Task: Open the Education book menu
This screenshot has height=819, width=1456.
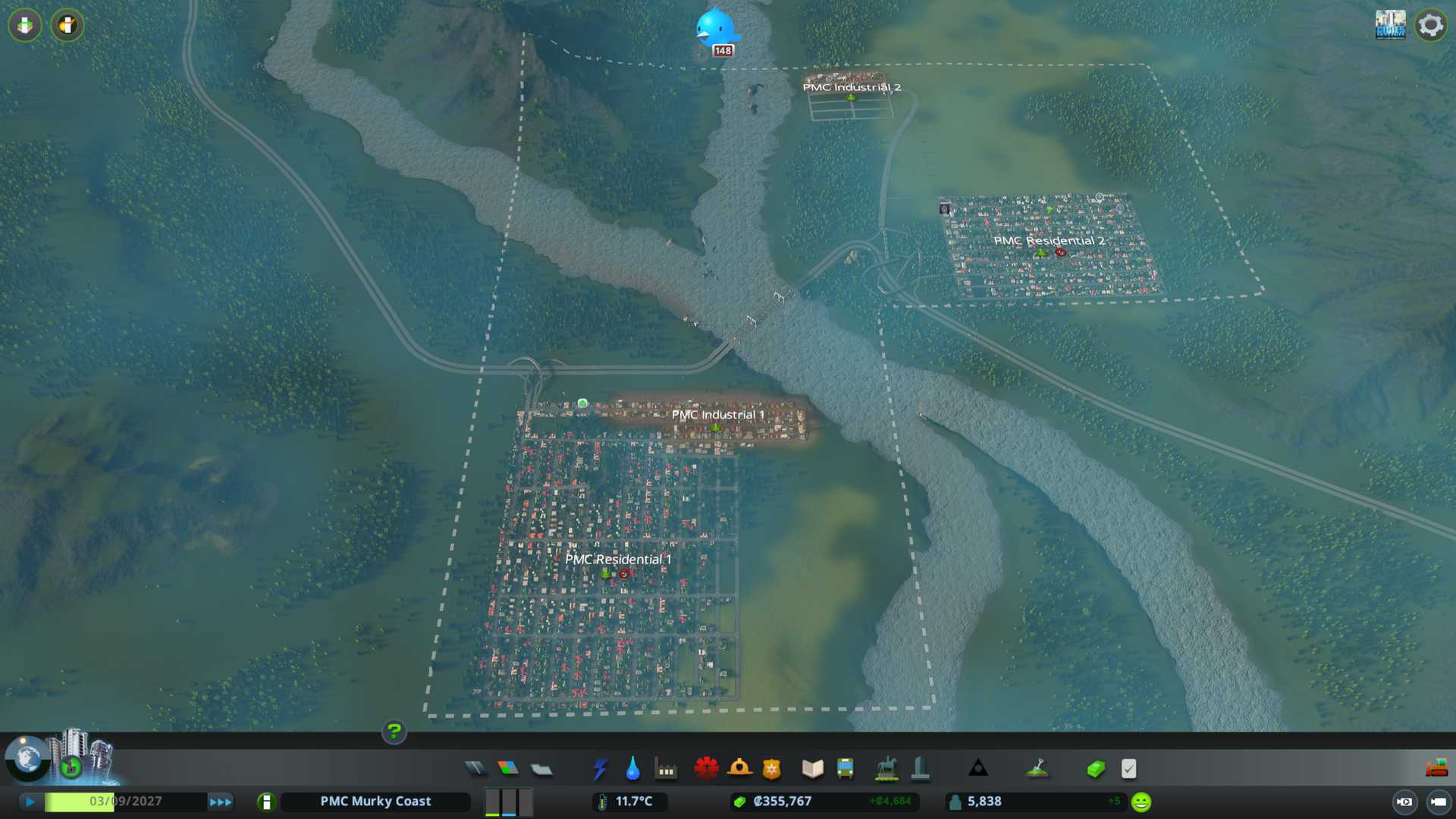Action: 812,769
